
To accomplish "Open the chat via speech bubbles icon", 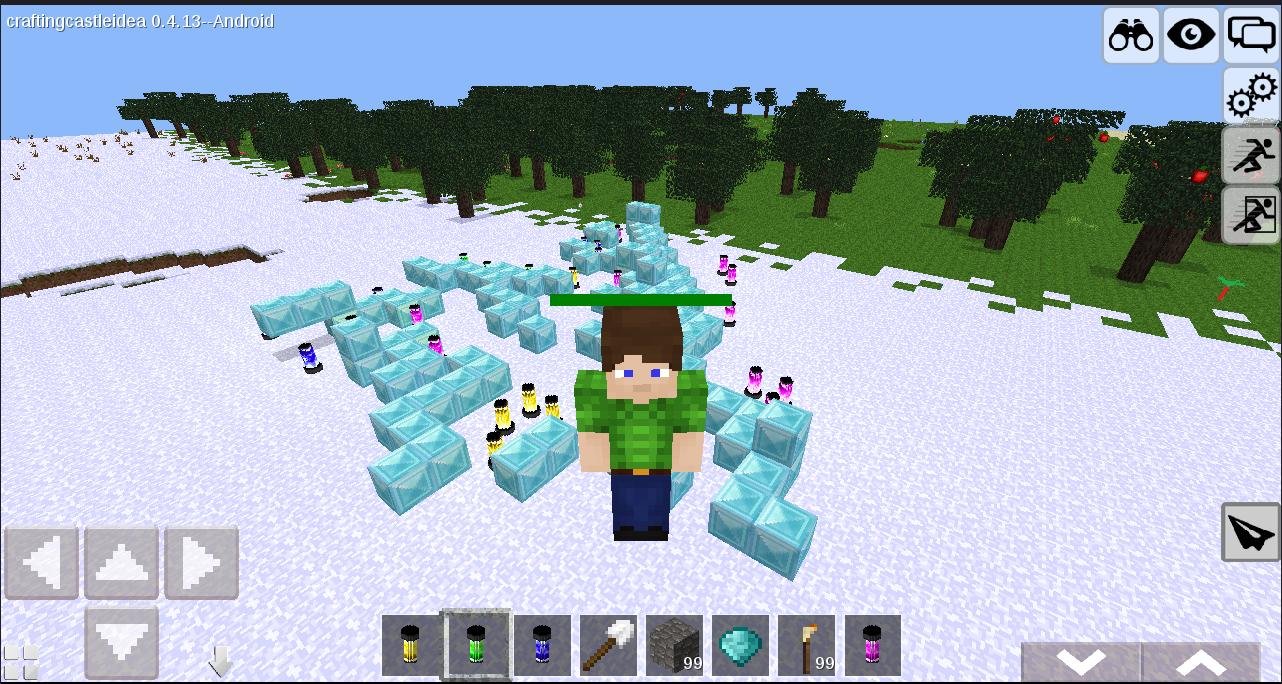I will tap(1251, 36).
